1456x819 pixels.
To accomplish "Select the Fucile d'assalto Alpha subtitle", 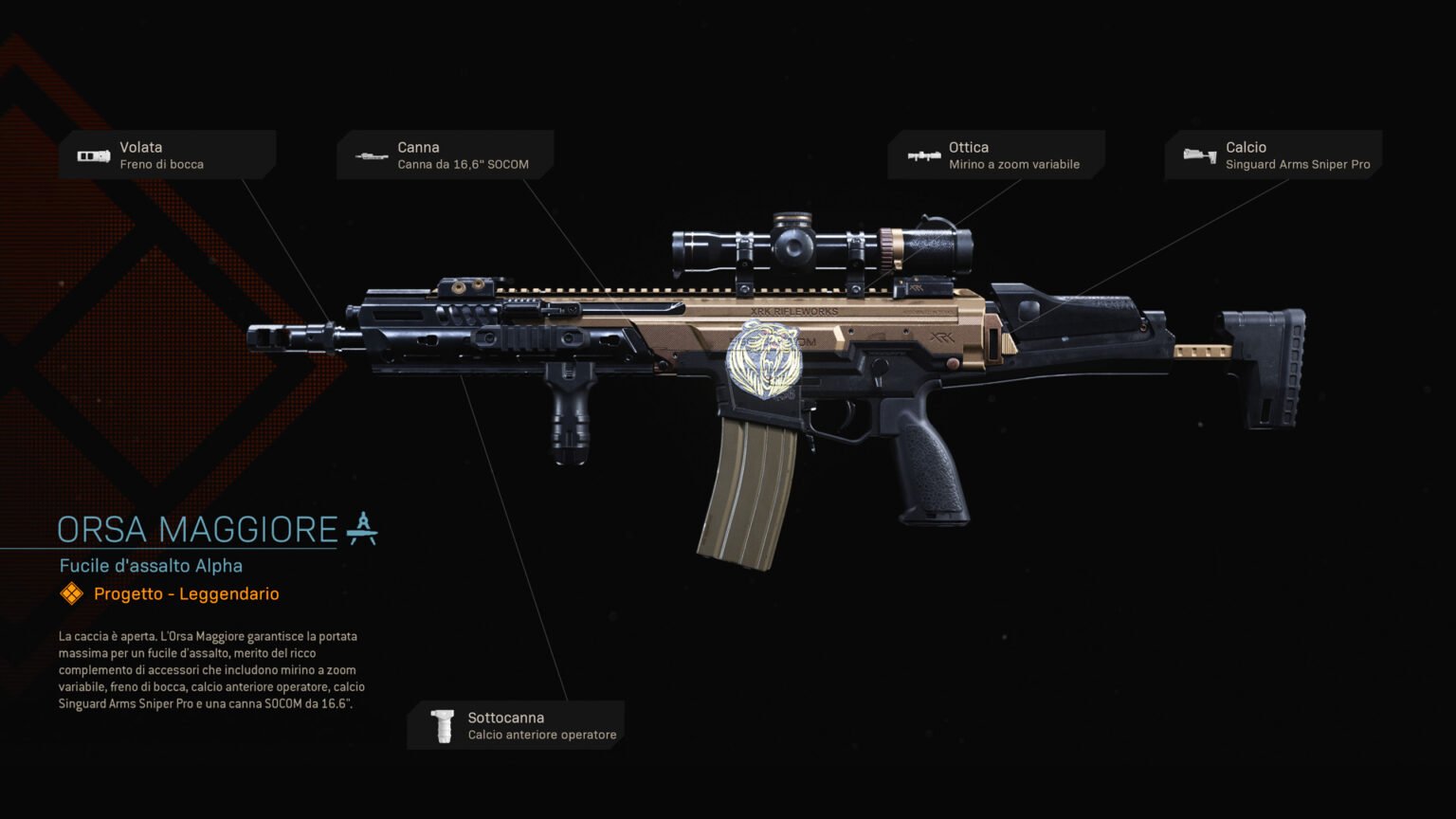I will click(x=151, y=565).
